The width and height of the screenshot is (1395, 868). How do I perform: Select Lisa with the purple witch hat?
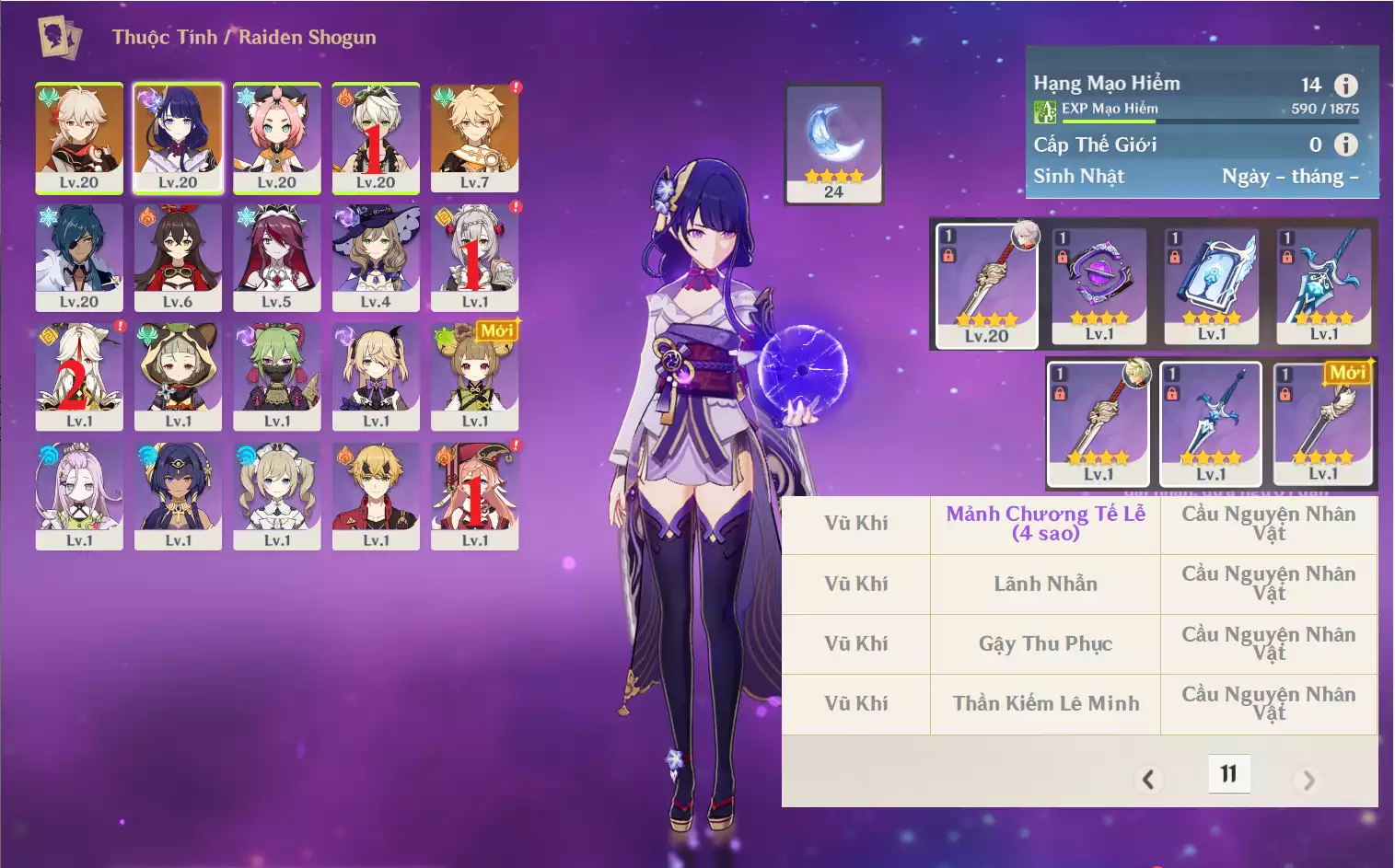[376, 257]
